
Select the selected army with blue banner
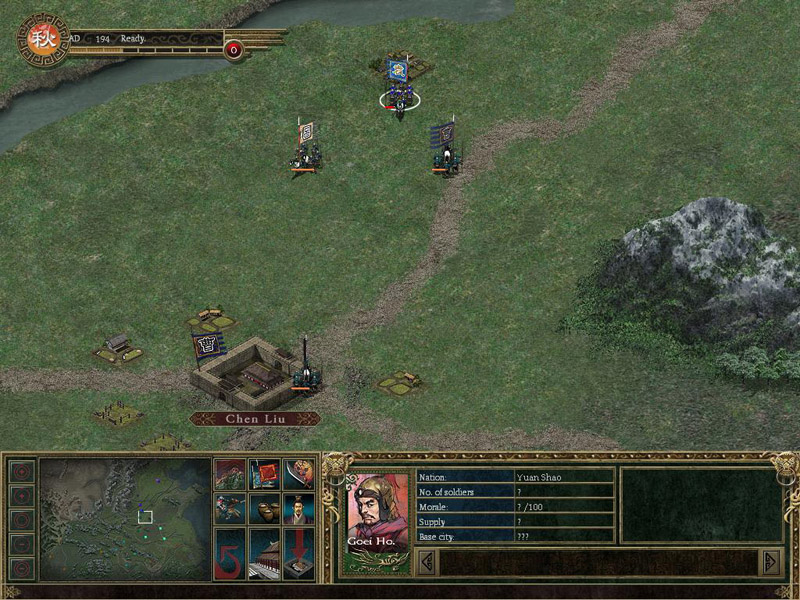coord(399,90)
